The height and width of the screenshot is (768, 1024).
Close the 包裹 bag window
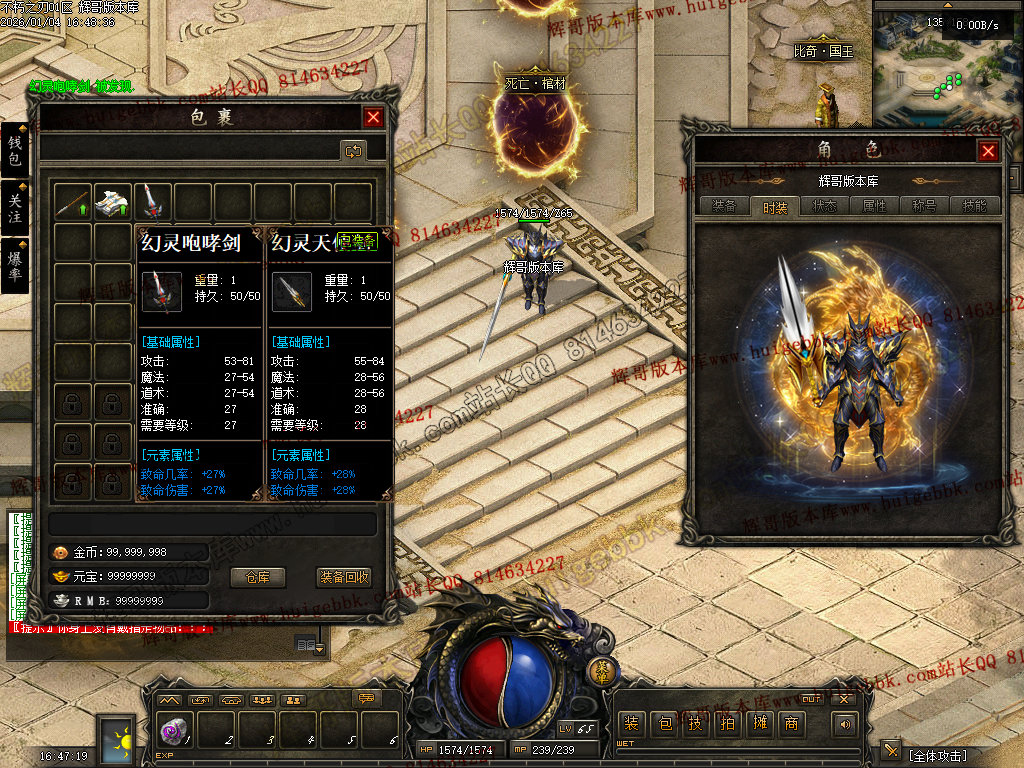[373, 117]
